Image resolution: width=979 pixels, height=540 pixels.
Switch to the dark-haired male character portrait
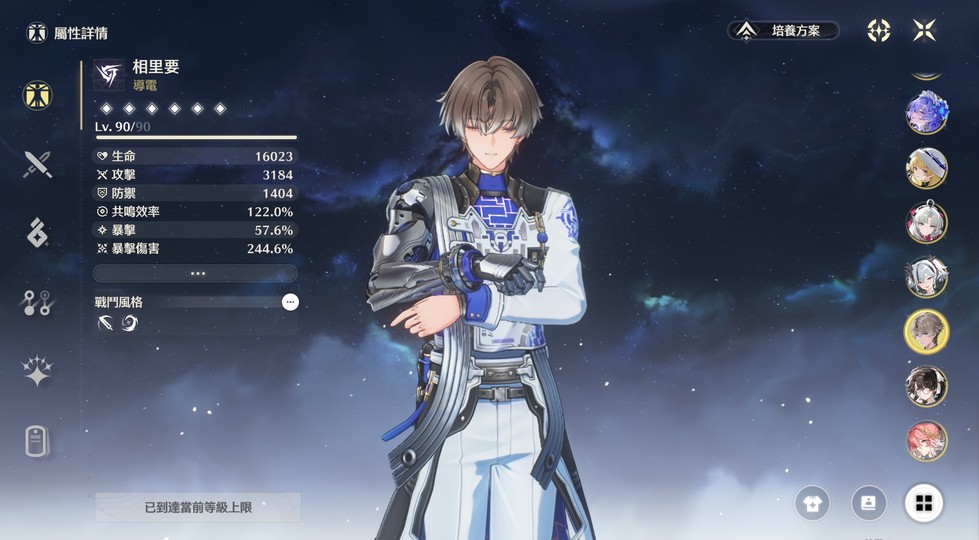(926, 386)
